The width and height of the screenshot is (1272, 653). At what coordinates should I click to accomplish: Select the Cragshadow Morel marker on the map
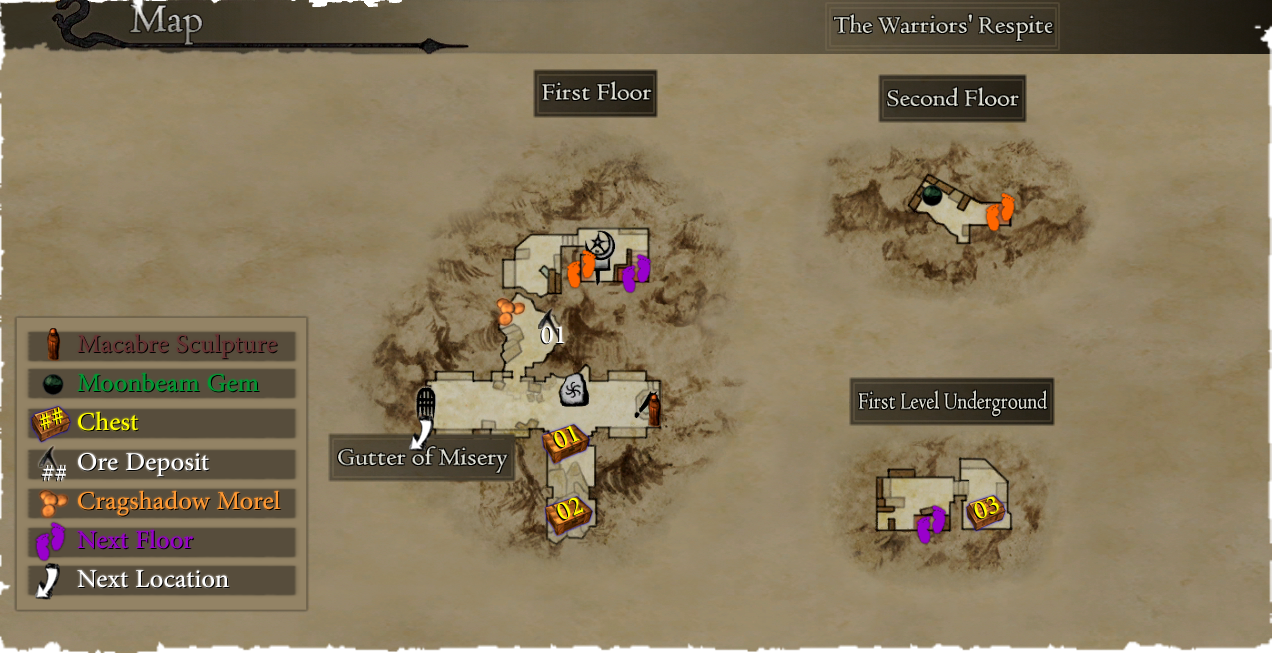pyautogui.click(x=510, y=311)
